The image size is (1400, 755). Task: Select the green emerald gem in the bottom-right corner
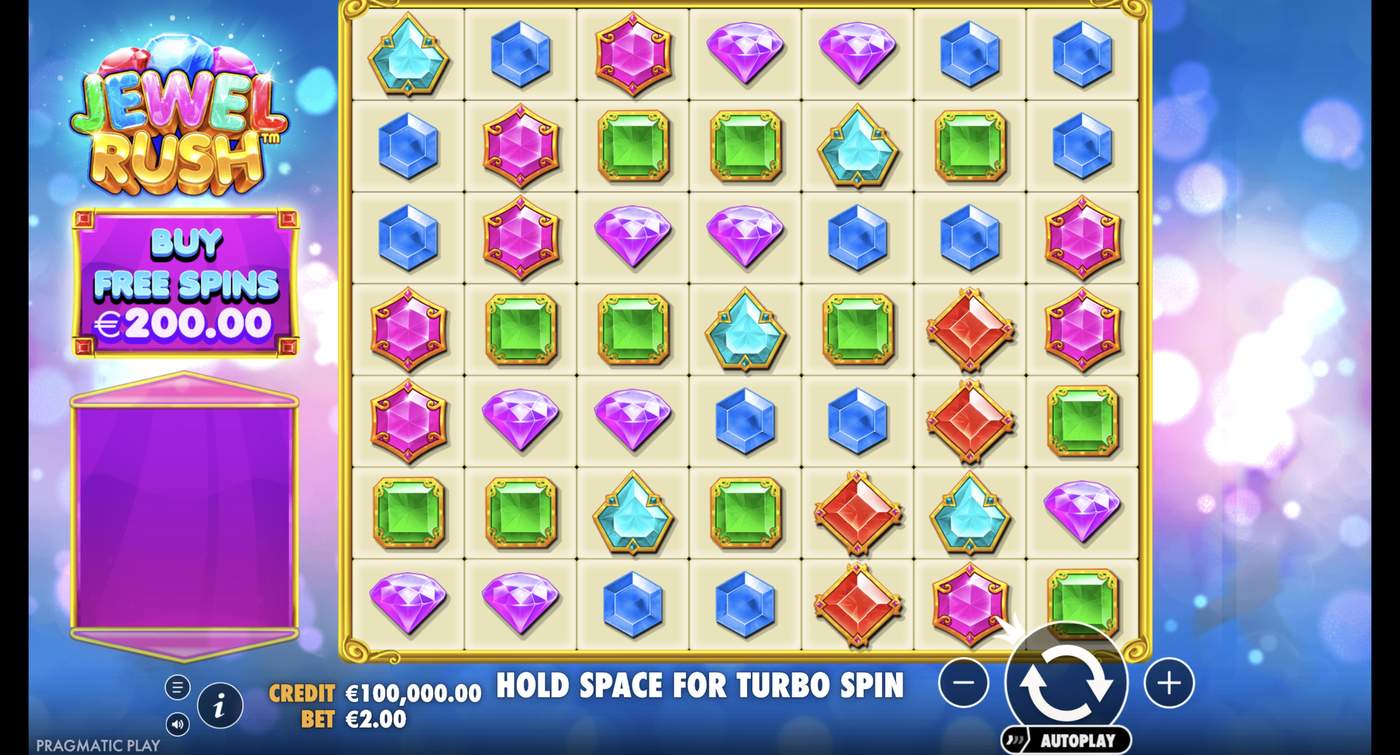tap(1084, 603)
